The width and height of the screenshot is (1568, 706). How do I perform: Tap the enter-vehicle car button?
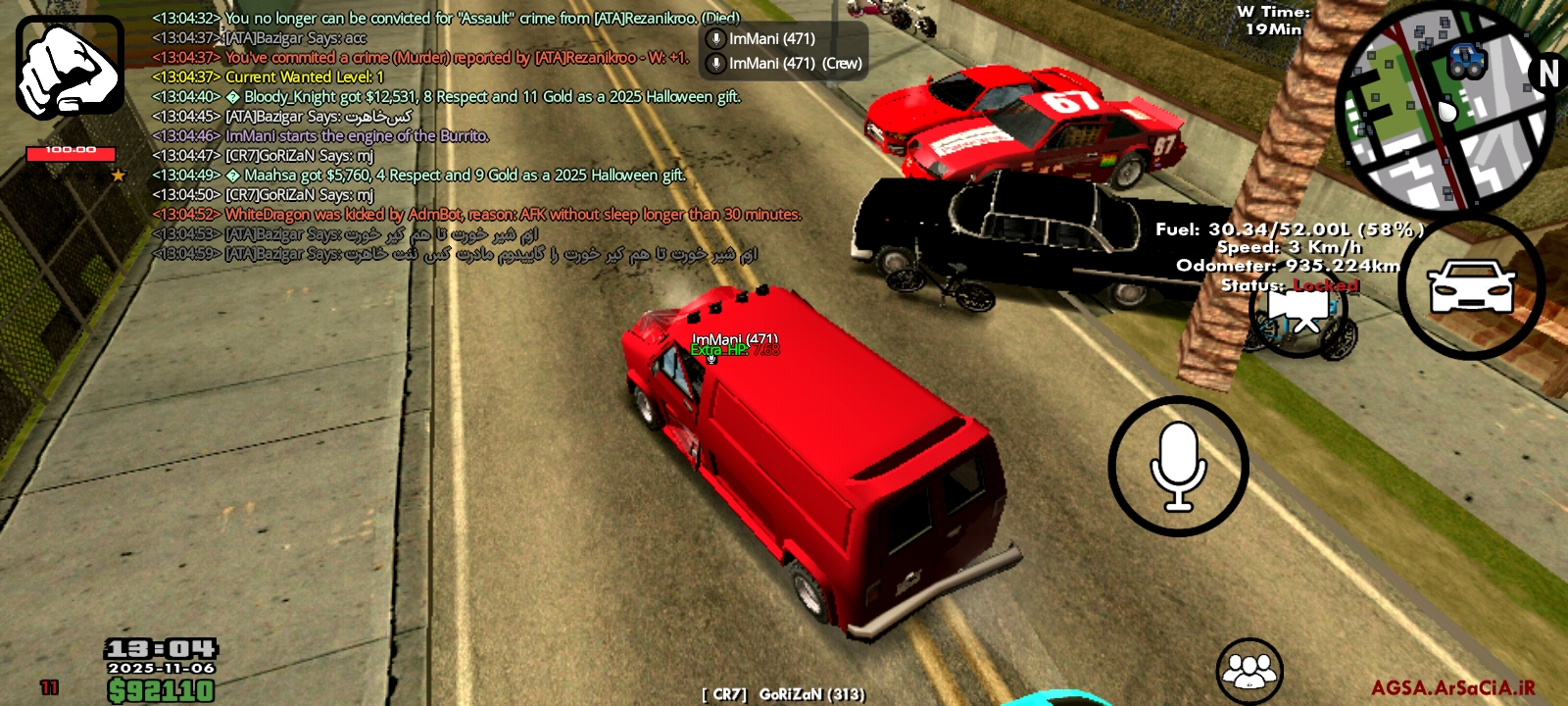1471,286
